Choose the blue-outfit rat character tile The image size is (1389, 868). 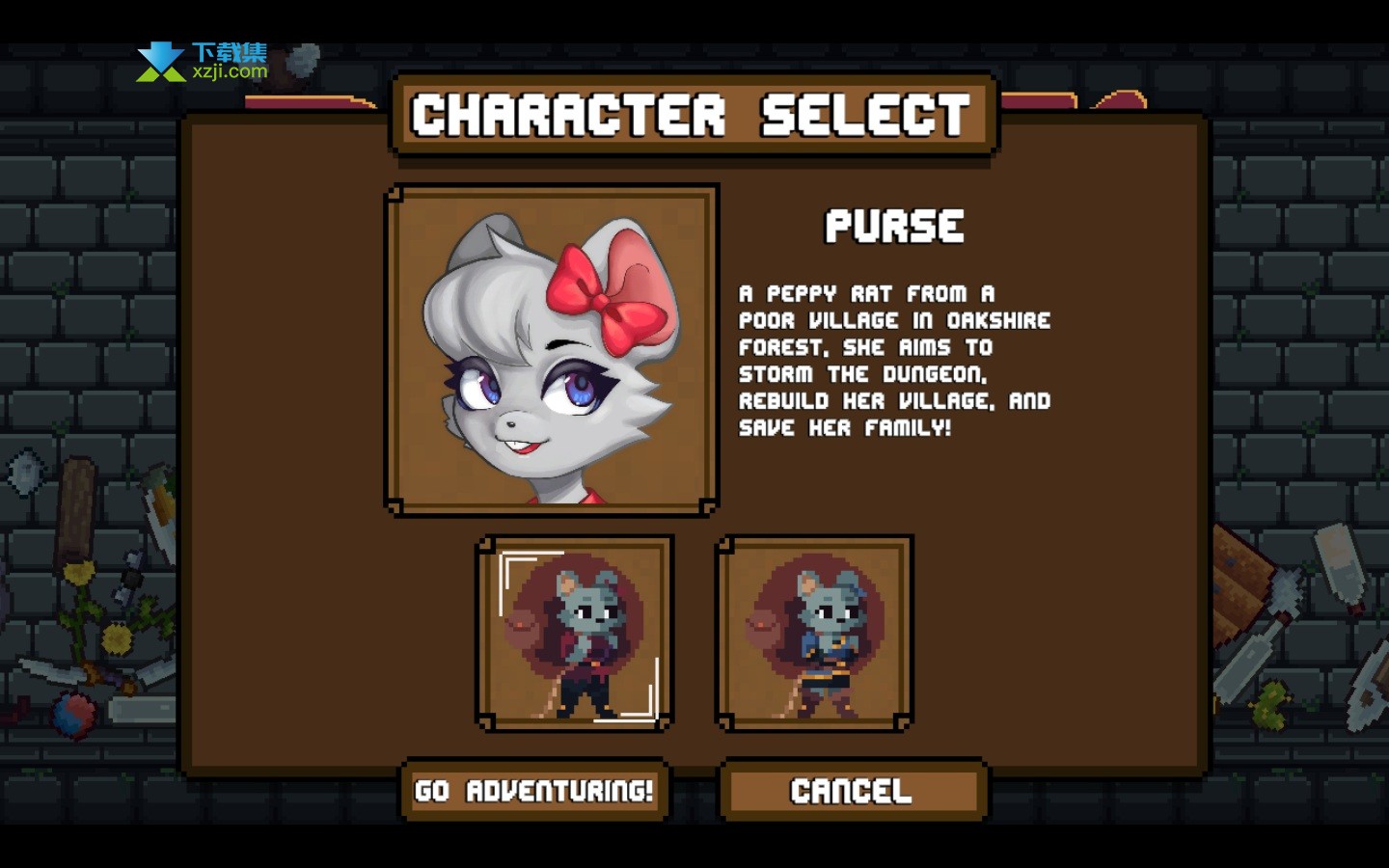coord(814,633)
